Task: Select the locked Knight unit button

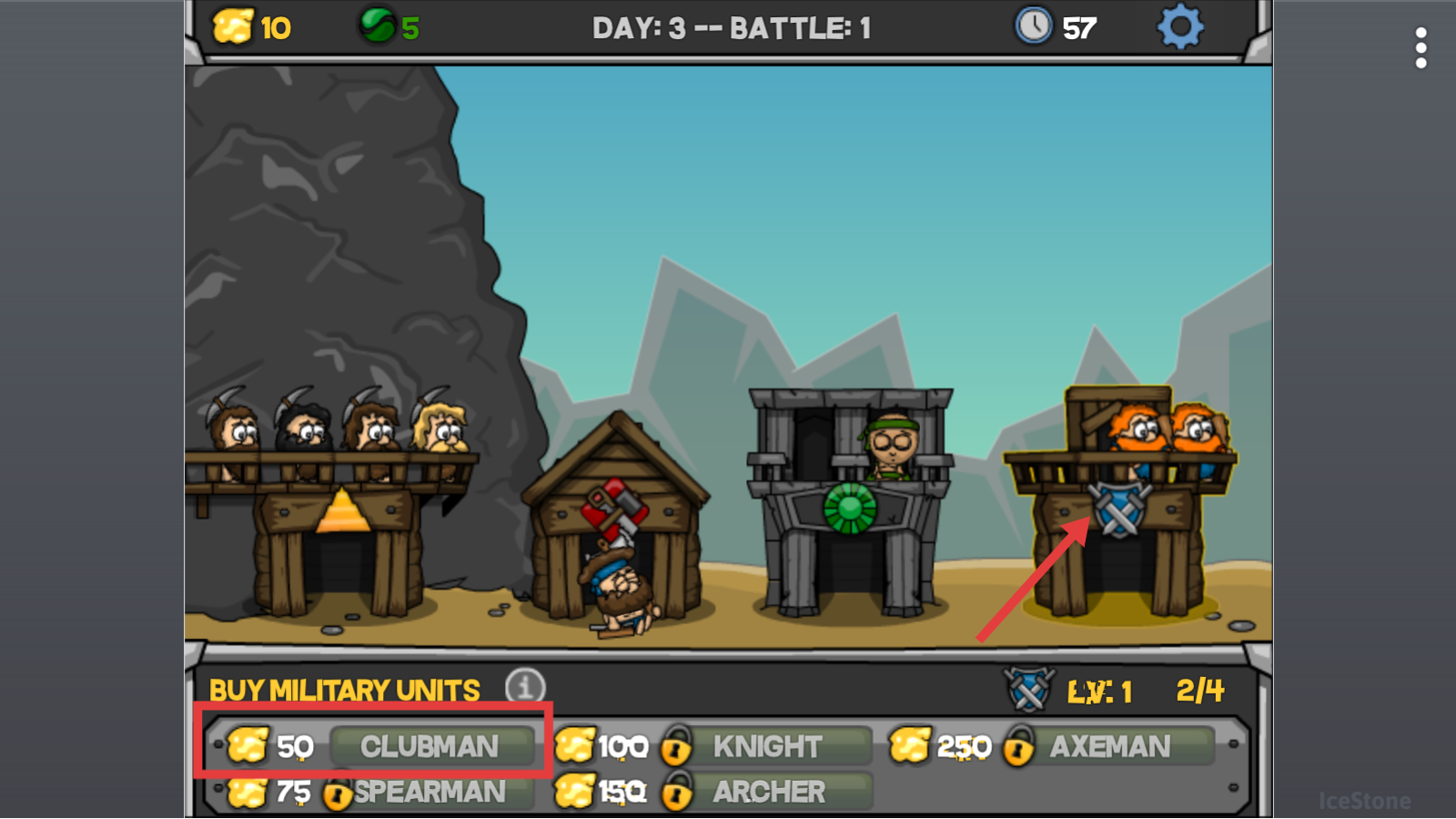Action: pyautogui.click(x=766, y=747)
